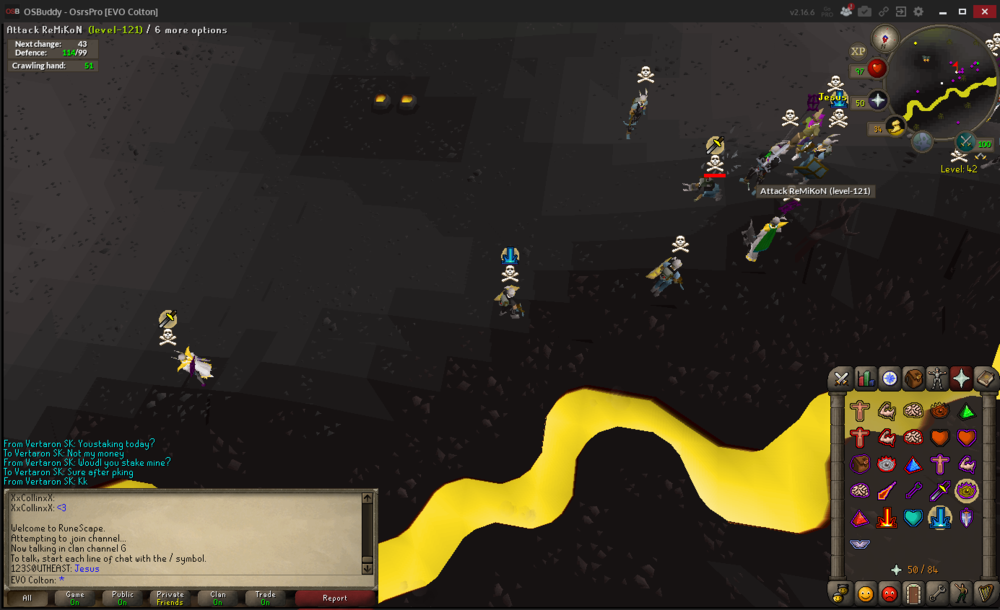
Task: Open the wrench Settings tab
Action: pyautogui.click(x=937, y=592)
